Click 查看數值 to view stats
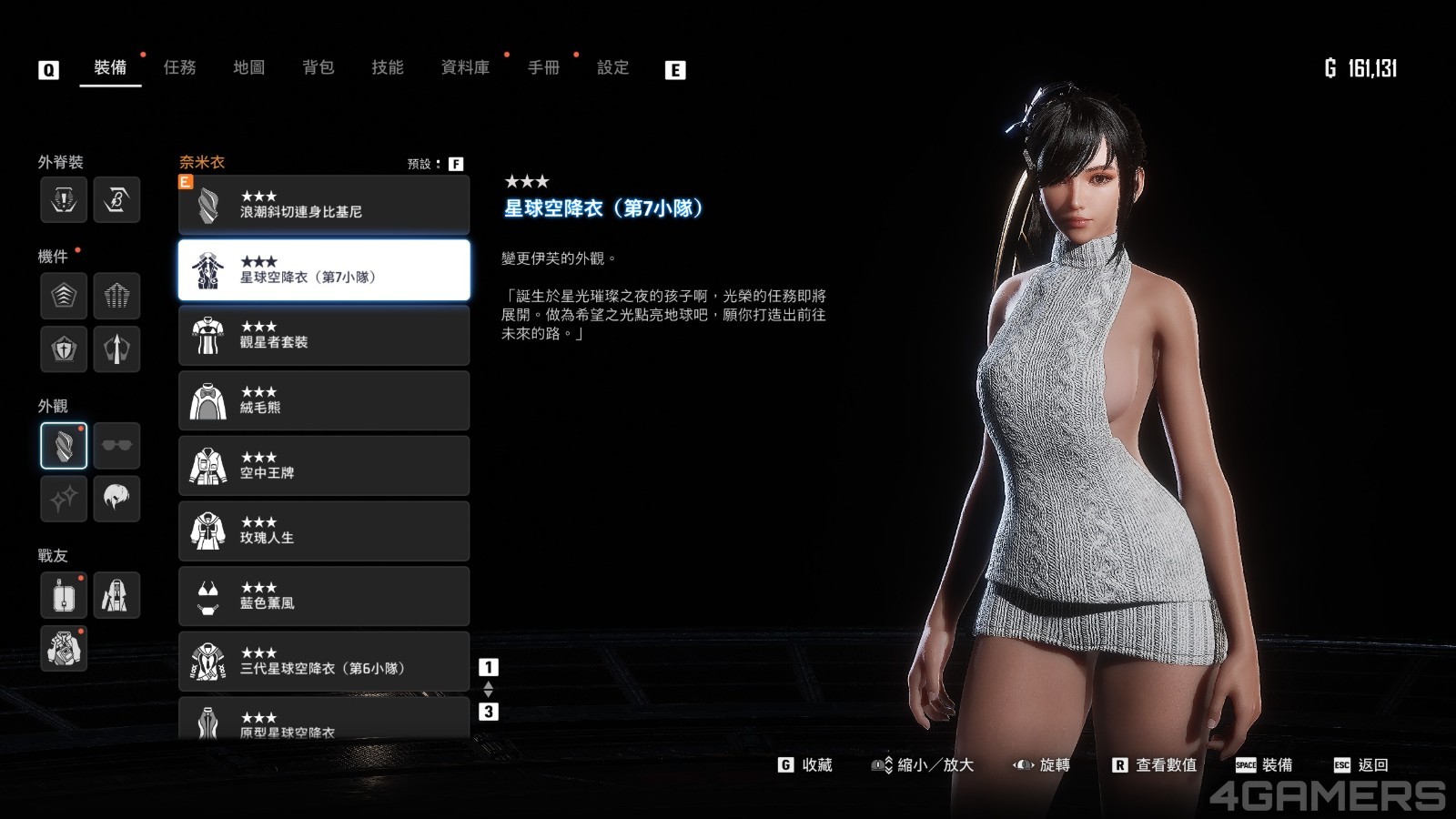1456x819 pixels. [x=1155, y=765]
